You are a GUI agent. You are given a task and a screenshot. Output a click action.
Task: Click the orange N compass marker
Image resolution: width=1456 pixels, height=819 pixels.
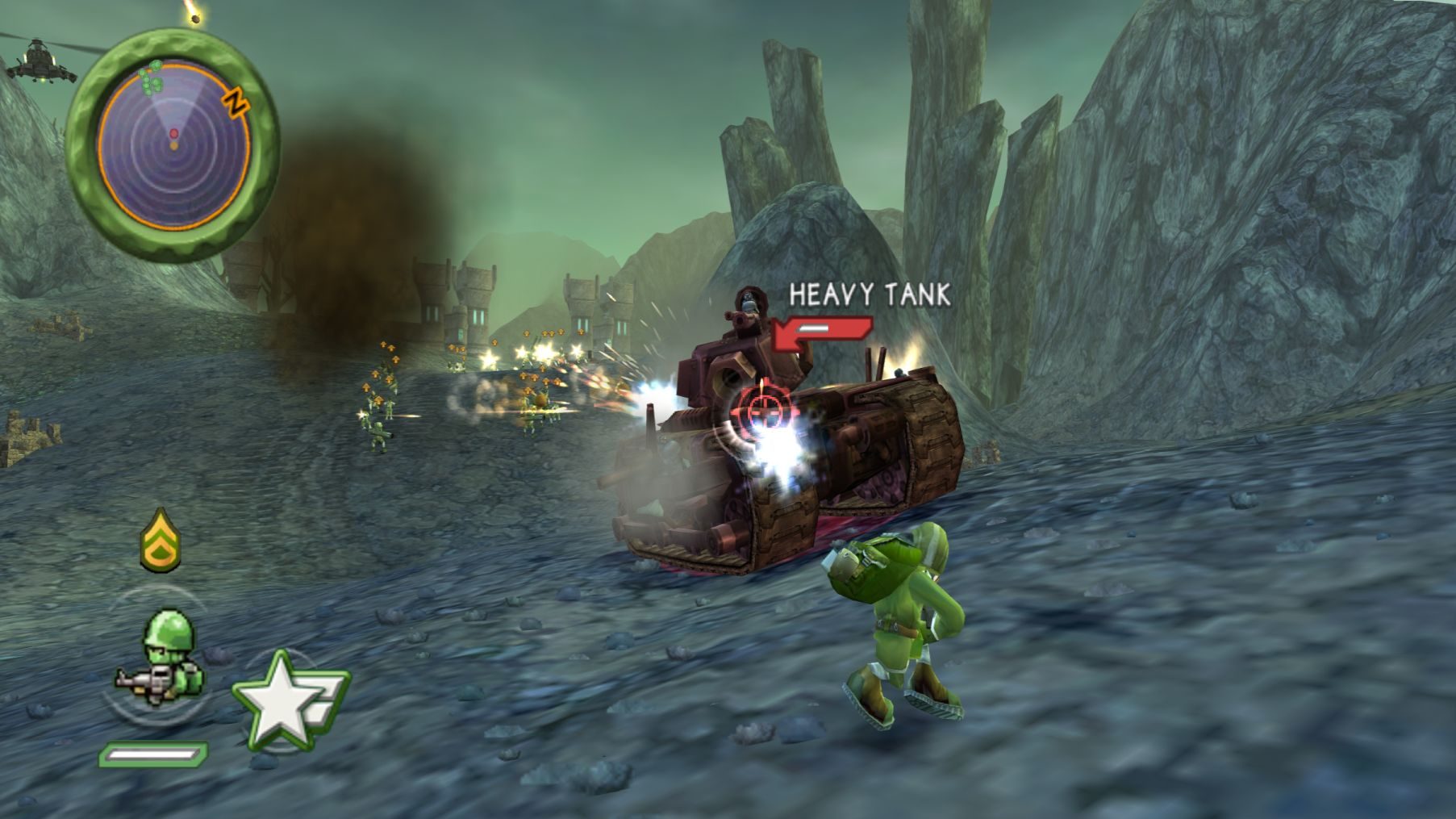click(x=235, y=102)
